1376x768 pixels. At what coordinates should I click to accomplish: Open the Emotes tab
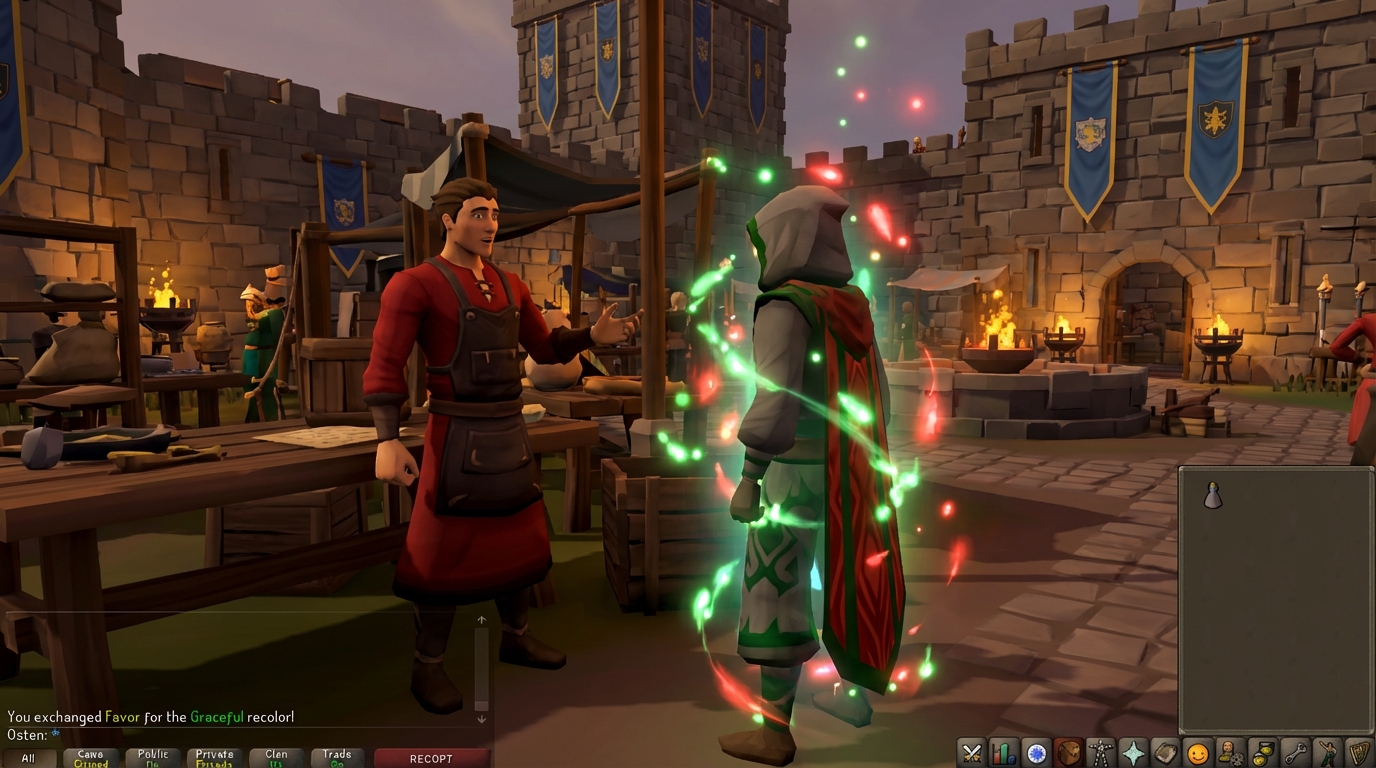click(x=1326, y=755)
